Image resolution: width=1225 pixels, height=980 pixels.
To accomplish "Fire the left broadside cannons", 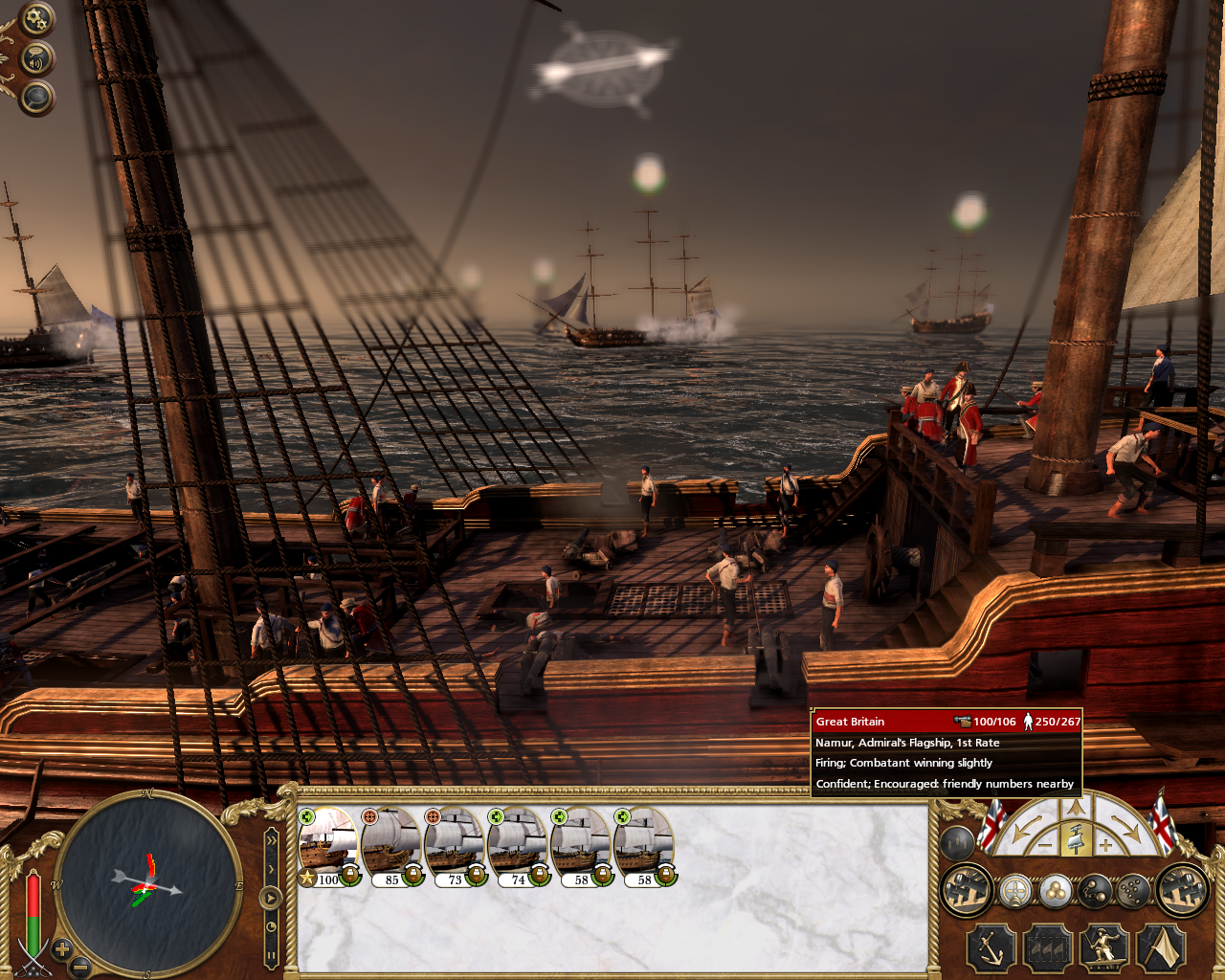I will 966,890.
